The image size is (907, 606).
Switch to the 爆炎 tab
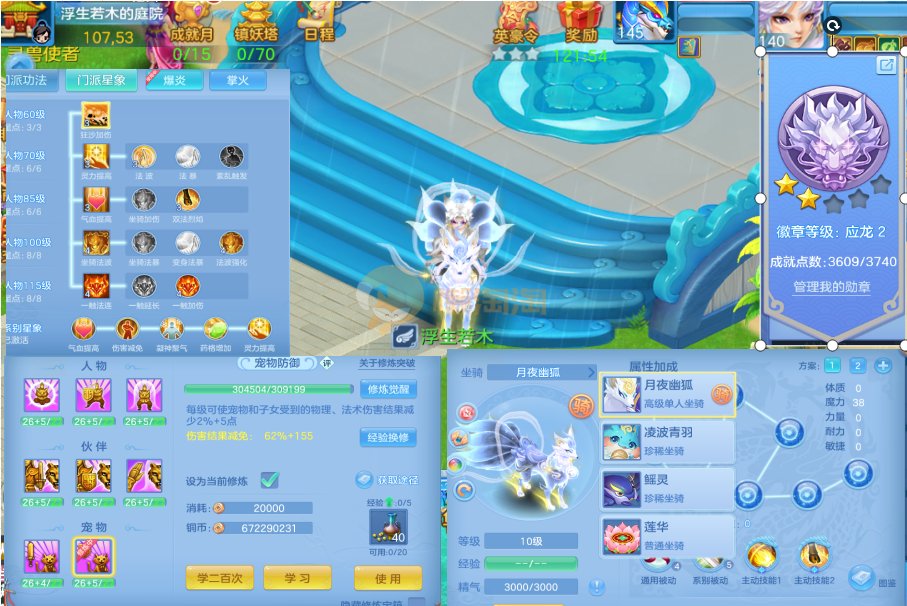[173, 81]
